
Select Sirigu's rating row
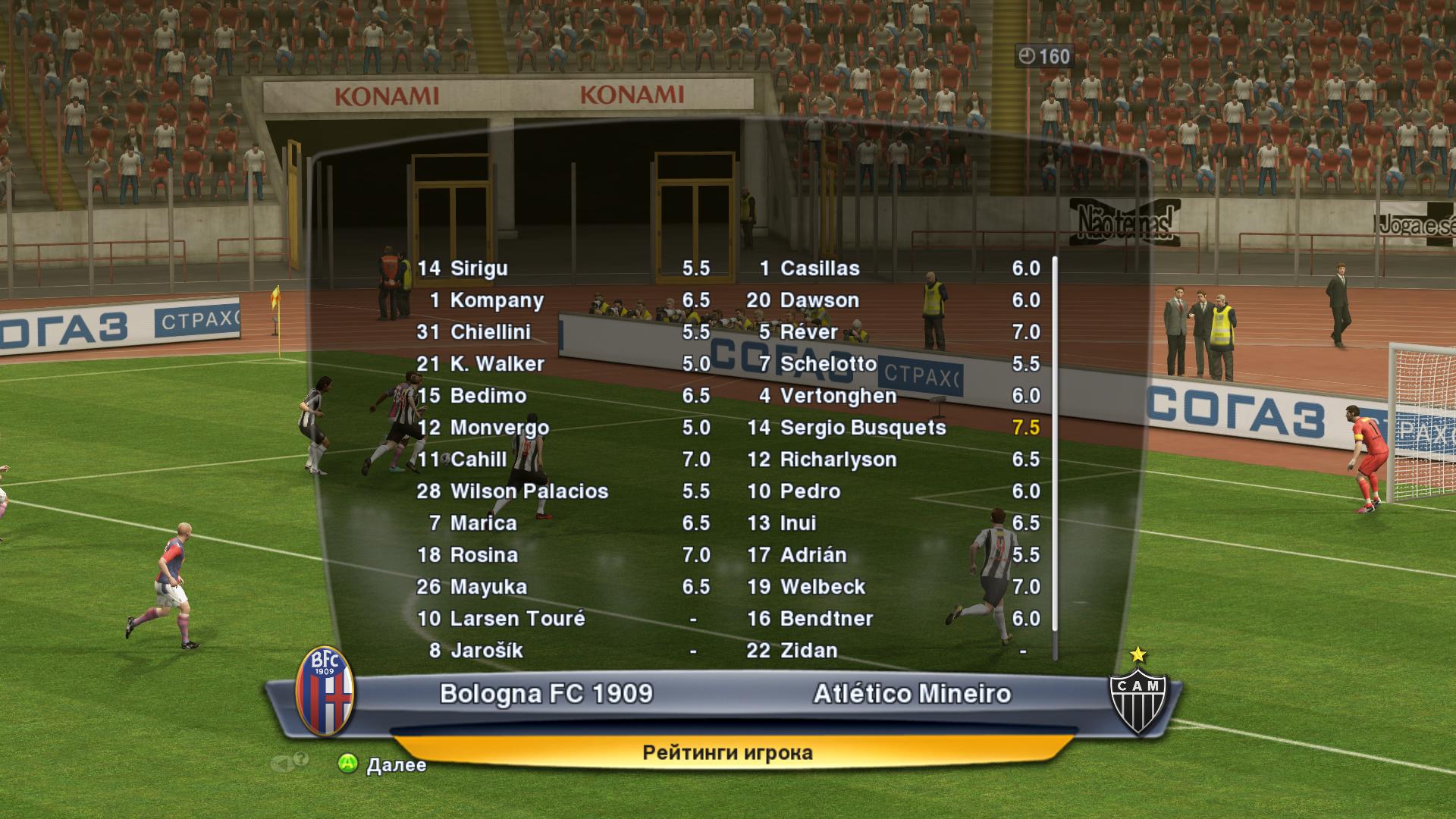point(563,268)
